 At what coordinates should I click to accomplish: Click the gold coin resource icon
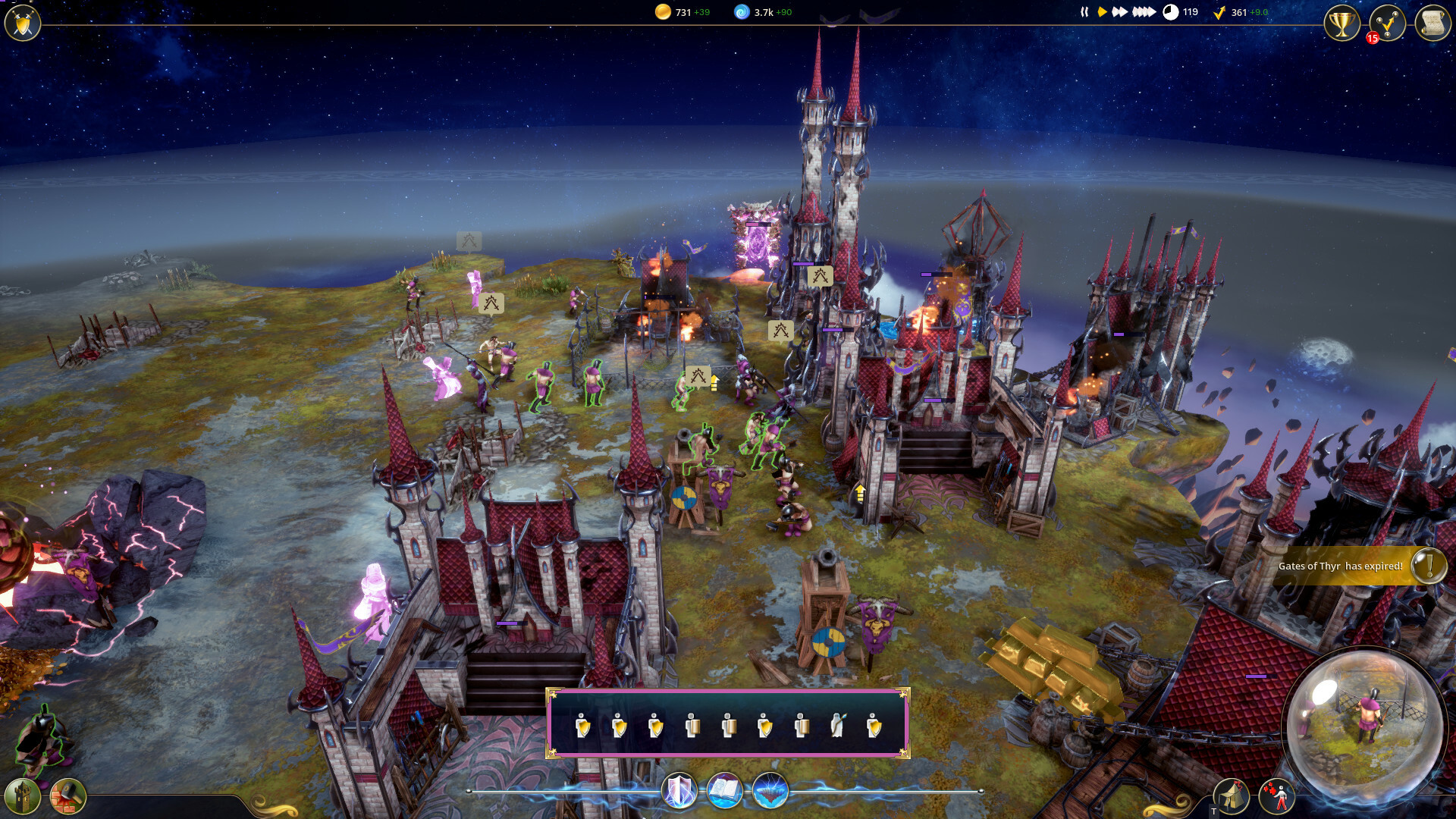[664, 12]
